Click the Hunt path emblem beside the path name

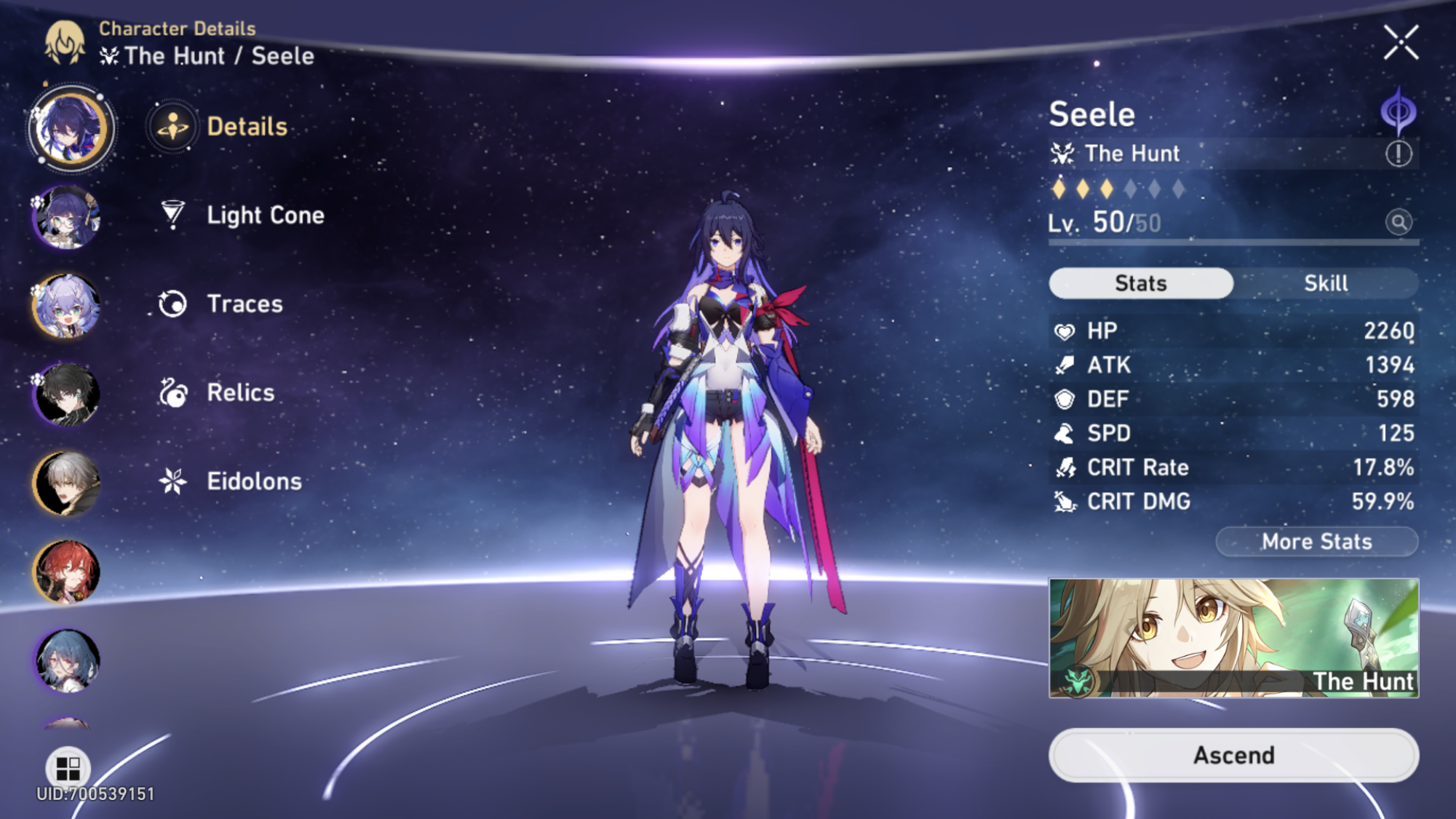(1062, 154)
